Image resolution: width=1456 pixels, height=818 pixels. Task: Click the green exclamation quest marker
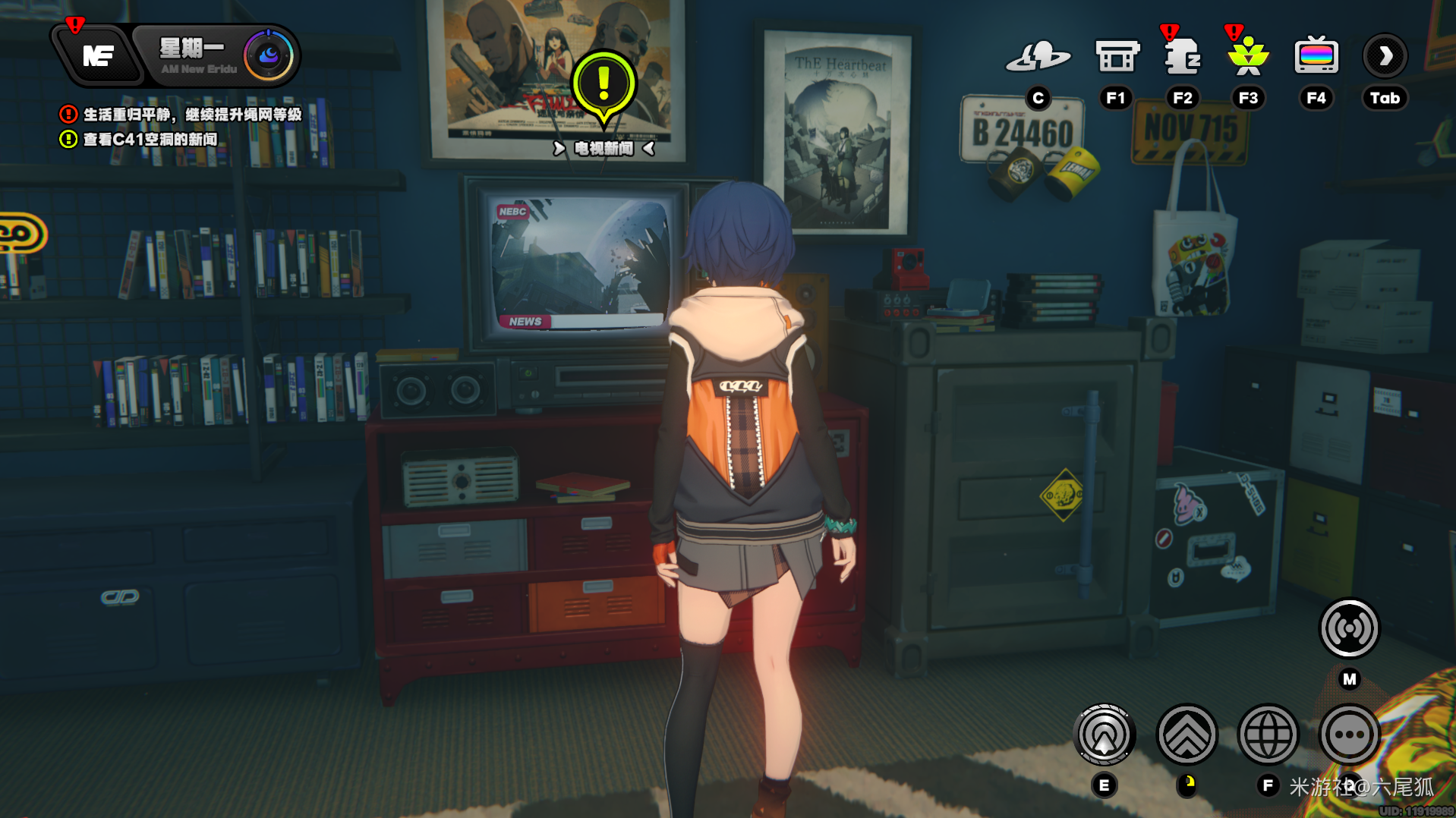[604, 86]
